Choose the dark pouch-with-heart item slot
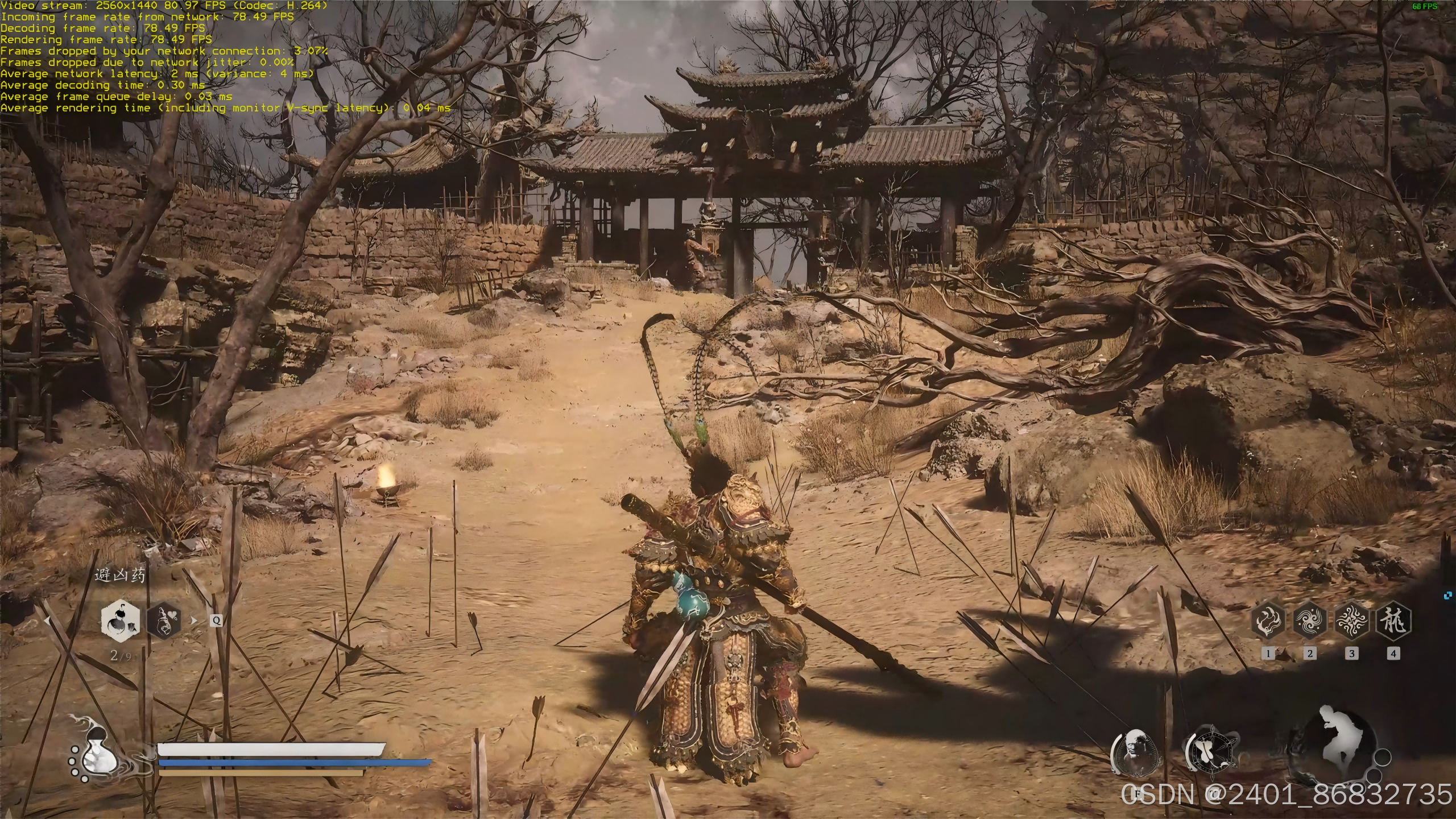1456x819 pixels. click(x=164, y=620)
